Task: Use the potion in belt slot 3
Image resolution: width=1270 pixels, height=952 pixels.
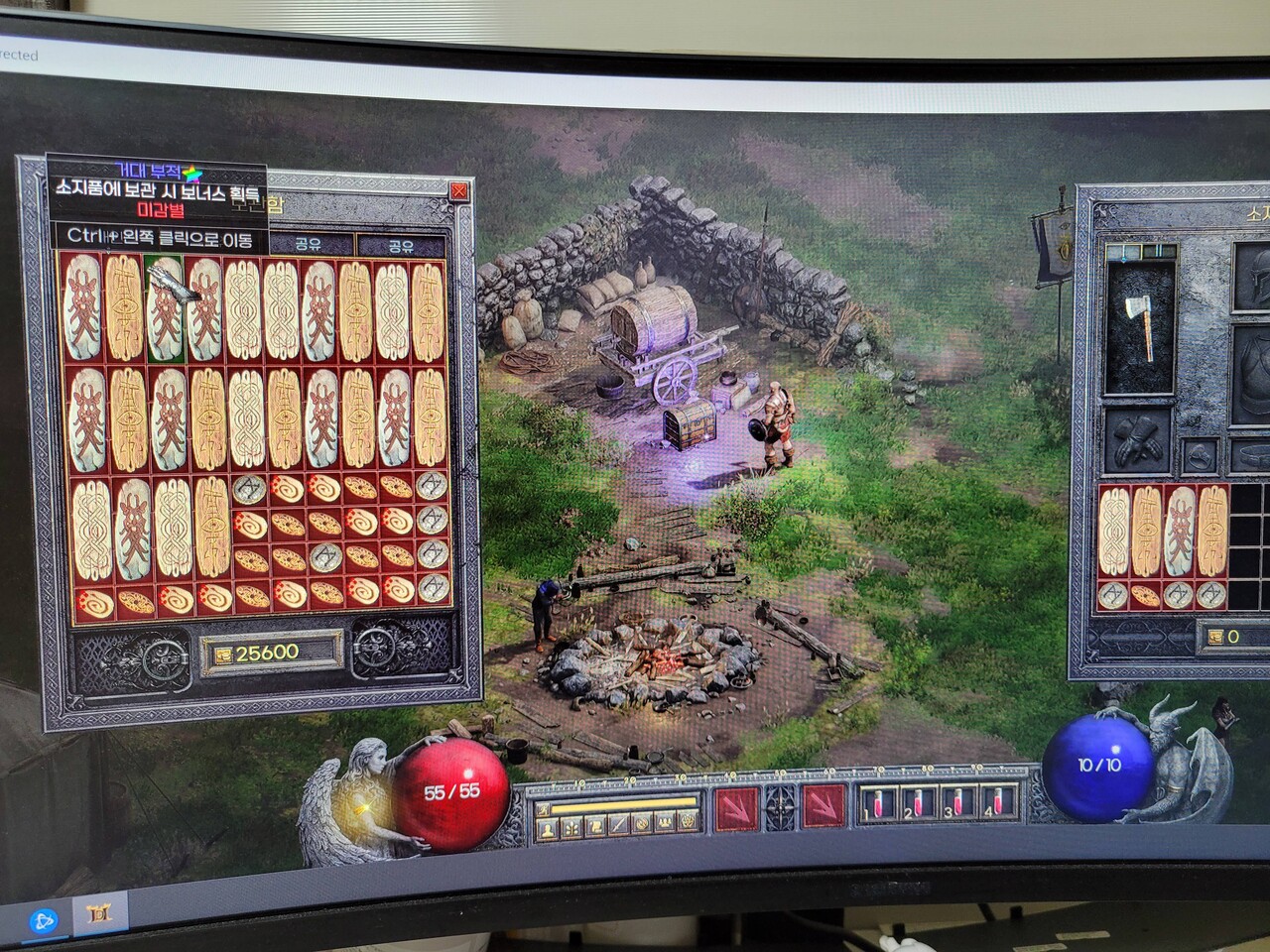Action: point(954,801)
